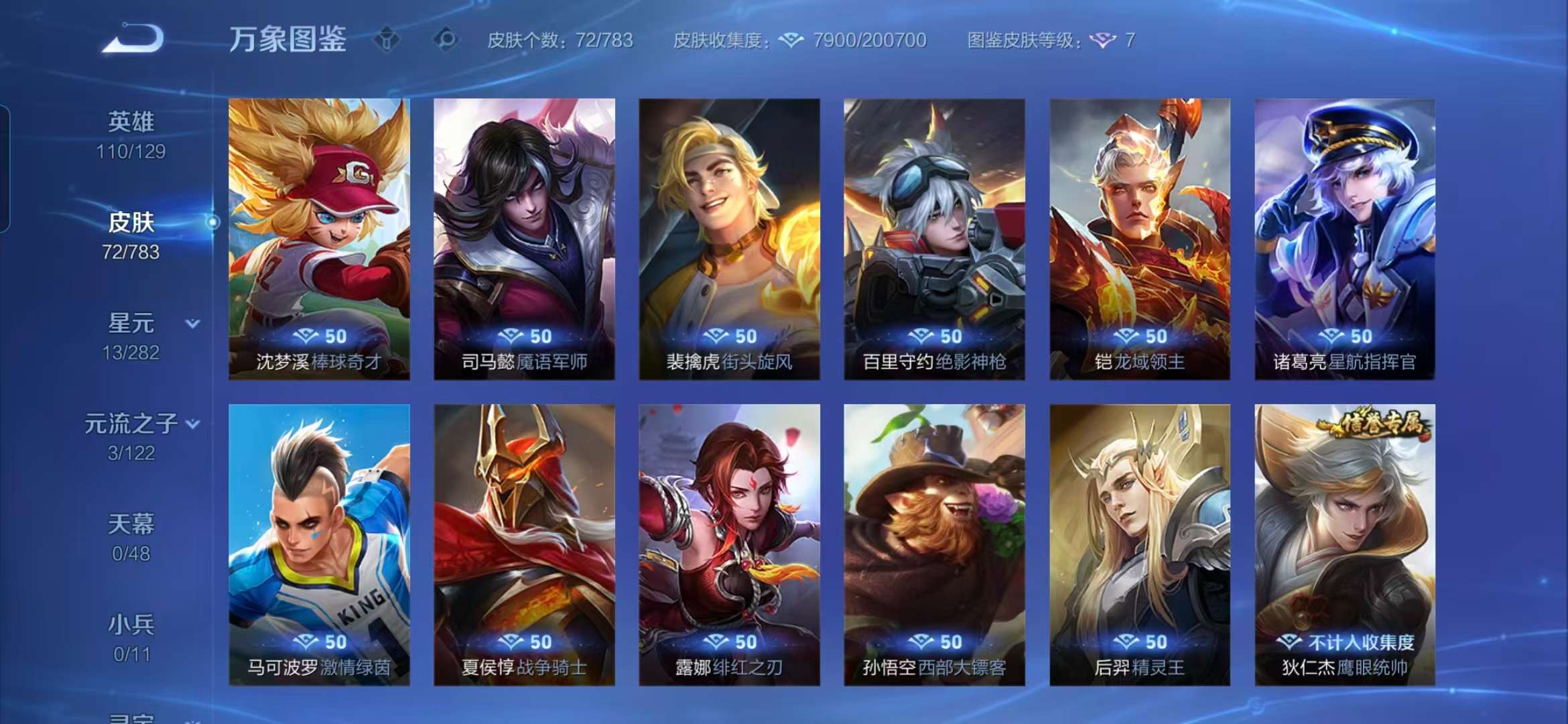Switch to the 英雄 category tab
Viewport: 1568px width, 724px height.
point(131,121)
